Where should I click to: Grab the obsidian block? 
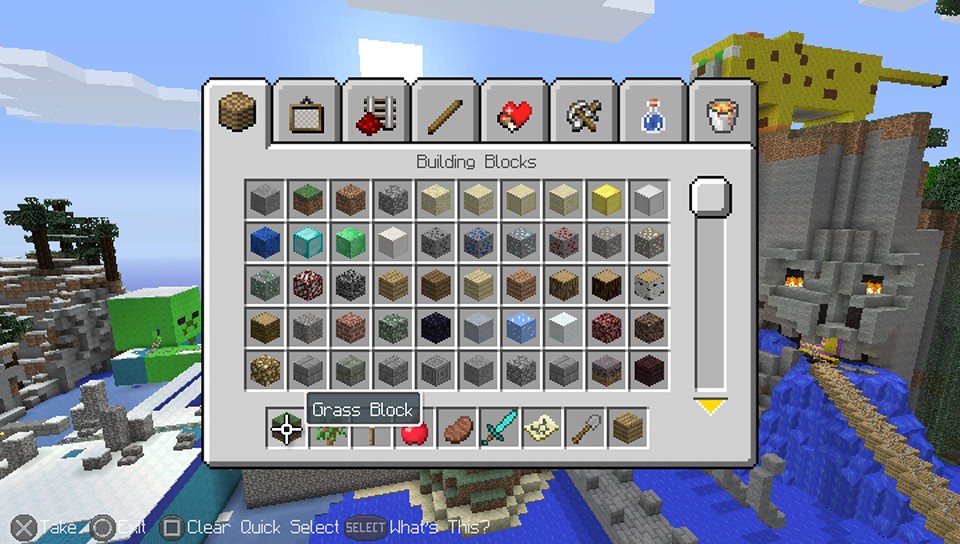click(x=435, y=327)
